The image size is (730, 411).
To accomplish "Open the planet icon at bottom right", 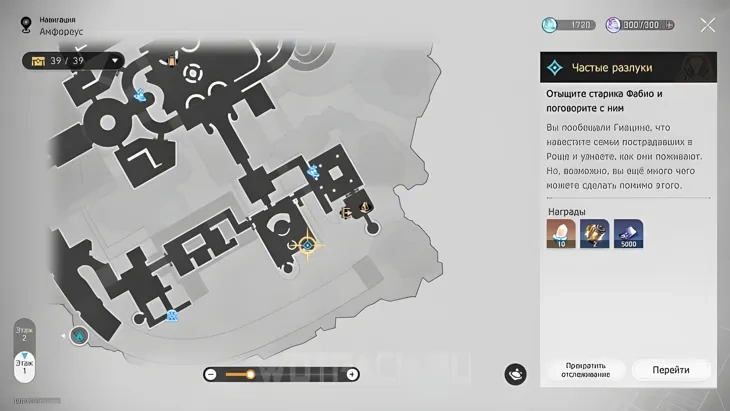I will [x=515, y=373].
